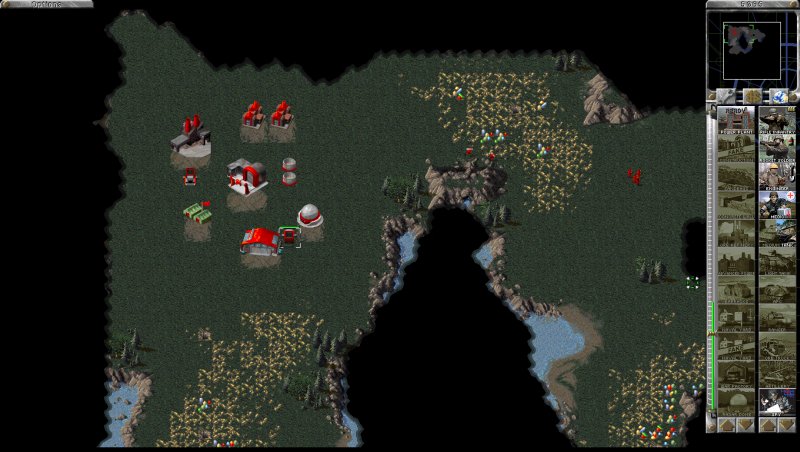Activate the wrench repair button
Image resolution: width=800 pixels, height=452 pixels.
[725, 96]
